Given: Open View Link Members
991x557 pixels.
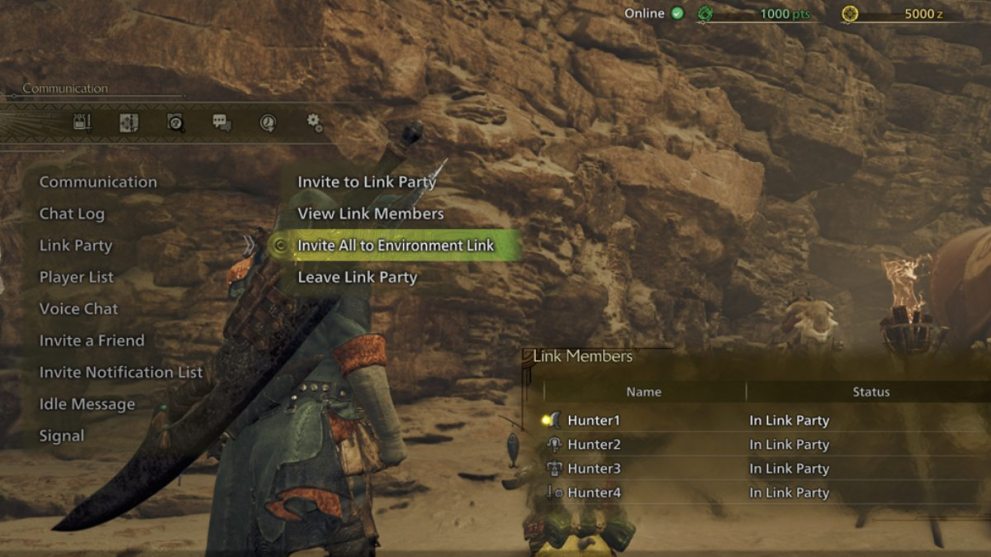Looking at the screenshot, I should tap(371, 214).
